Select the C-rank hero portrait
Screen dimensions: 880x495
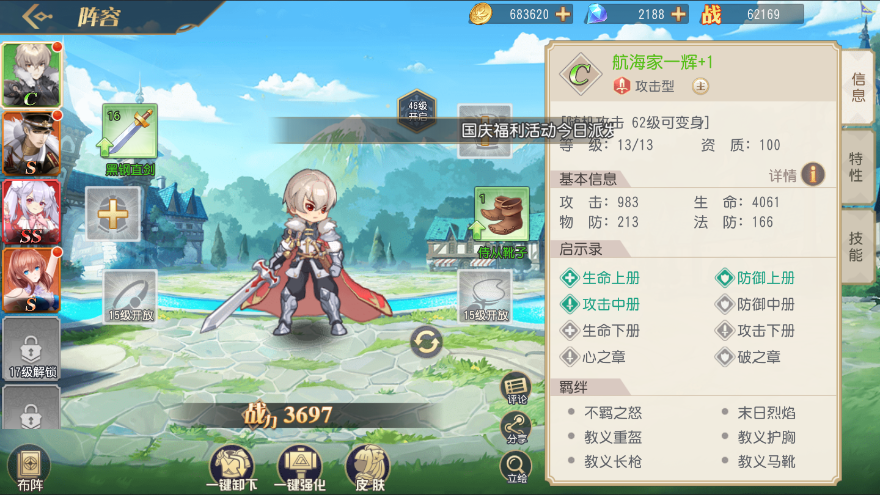pyautogui.click(x=31, y=75)
